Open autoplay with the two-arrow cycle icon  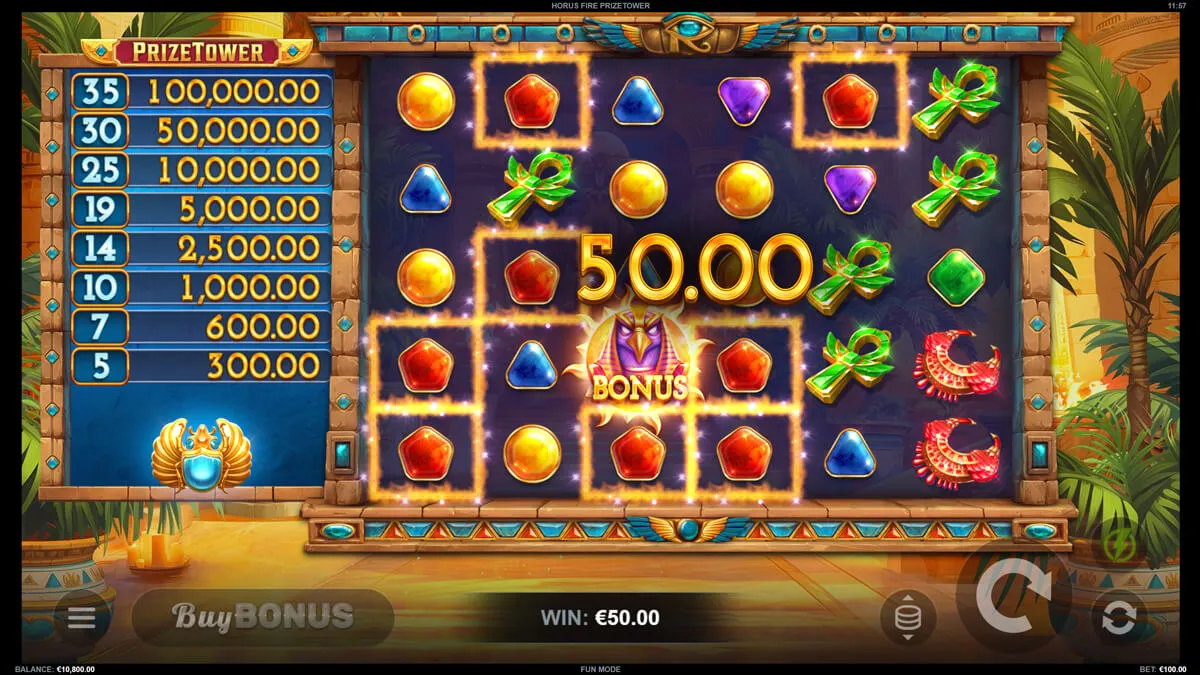click(1118, 617)
